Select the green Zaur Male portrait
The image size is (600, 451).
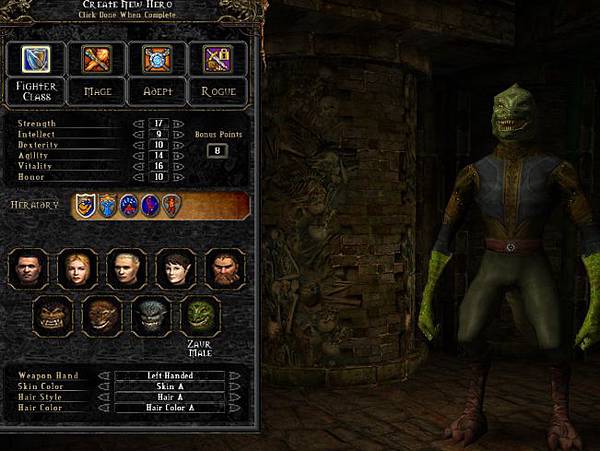[201, 316]
